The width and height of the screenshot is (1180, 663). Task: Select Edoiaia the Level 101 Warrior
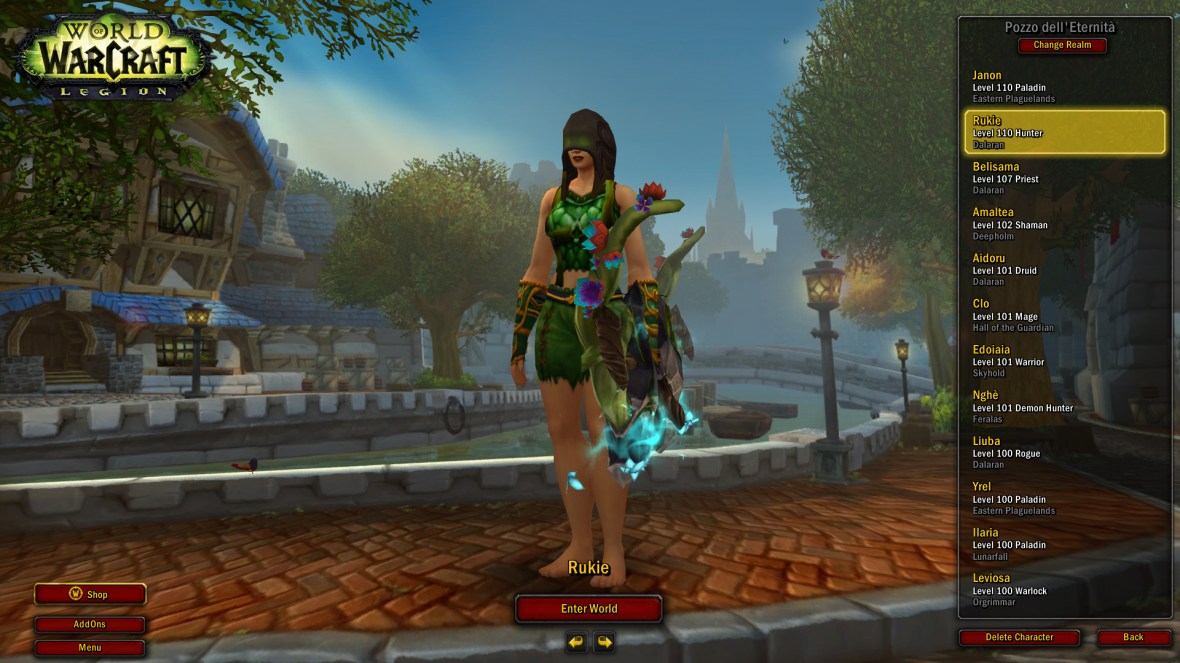point(1064,361)
